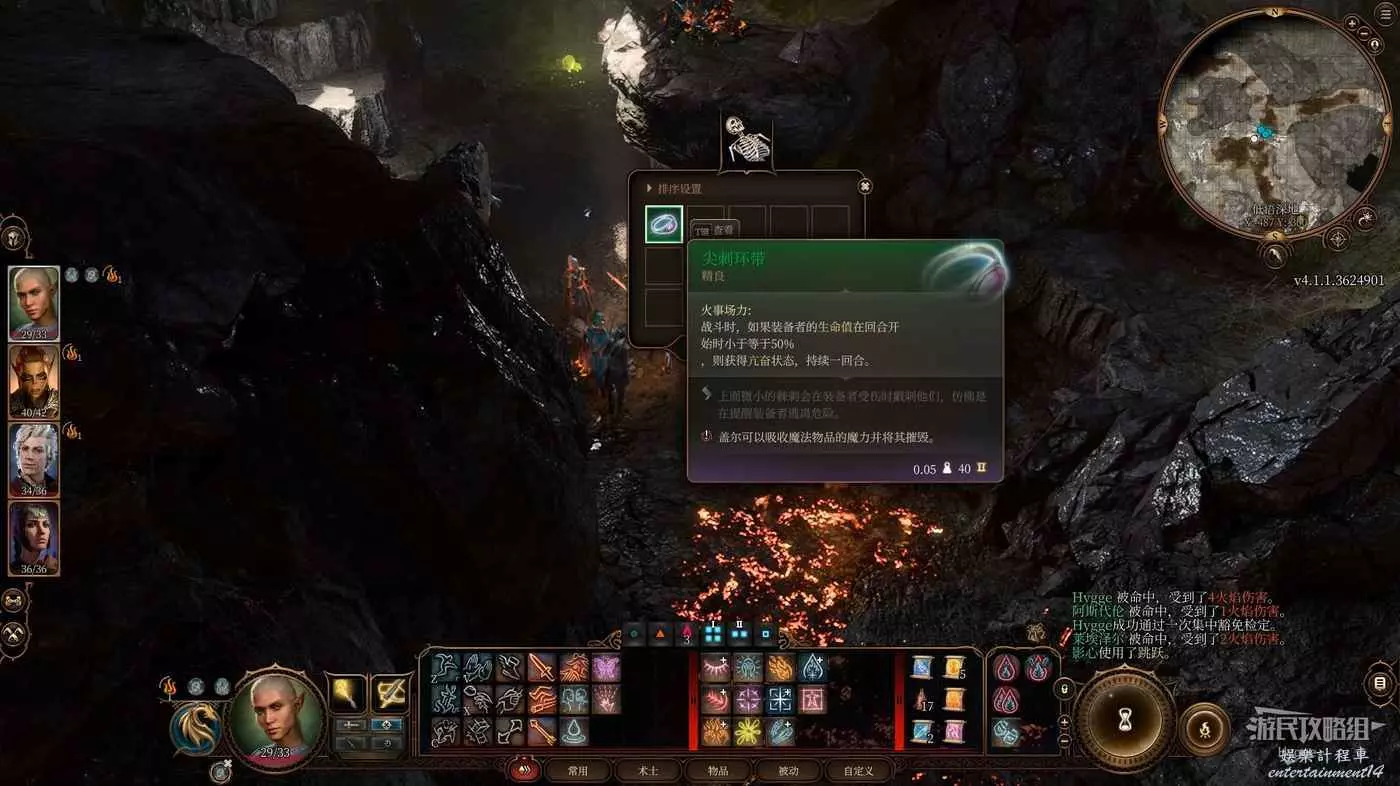The image size is (1400, 786).
Task: Use the sword melee attack icon
Action: click(542, 667)
